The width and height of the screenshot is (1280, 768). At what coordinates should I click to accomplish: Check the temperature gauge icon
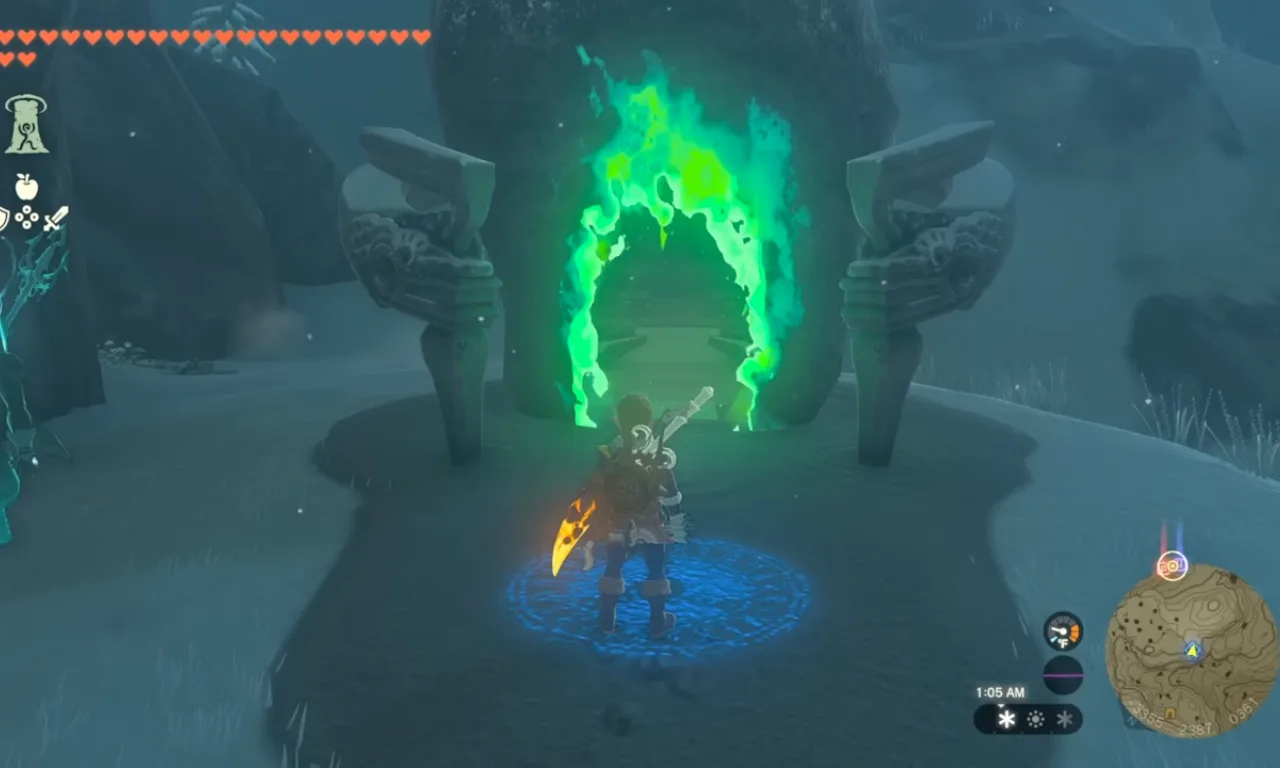(1062, 631)
